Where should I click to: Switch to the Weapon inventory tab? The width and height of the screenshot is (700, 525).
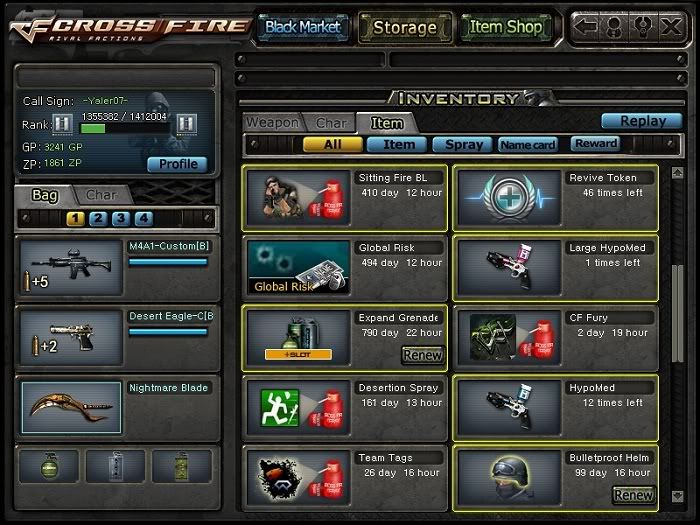(272, 122)
